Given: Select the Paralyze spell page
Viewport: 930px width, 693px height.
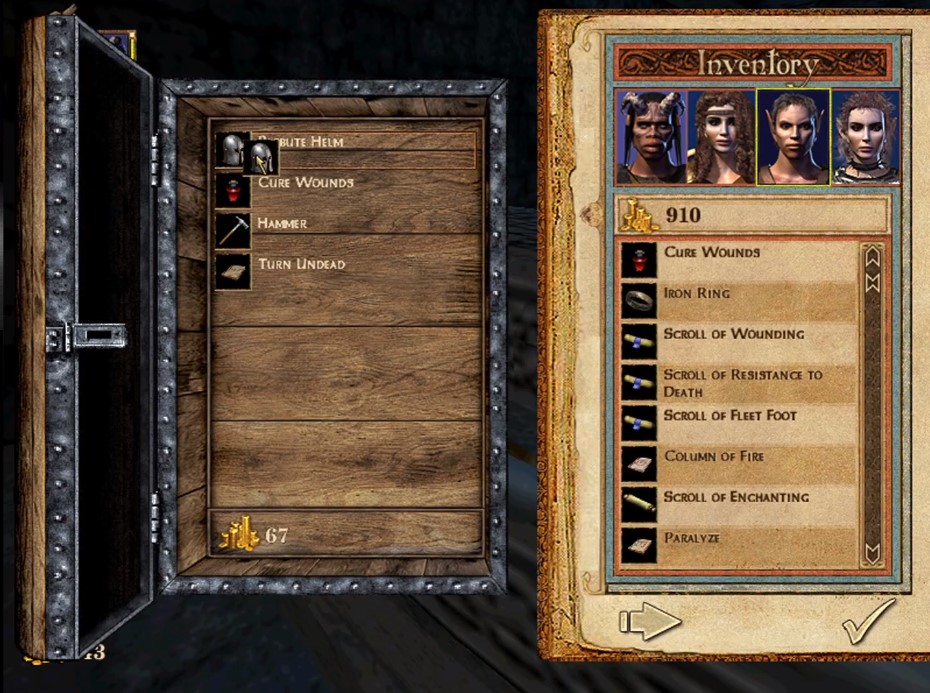Looking at the screenshot, I should 691,540.
